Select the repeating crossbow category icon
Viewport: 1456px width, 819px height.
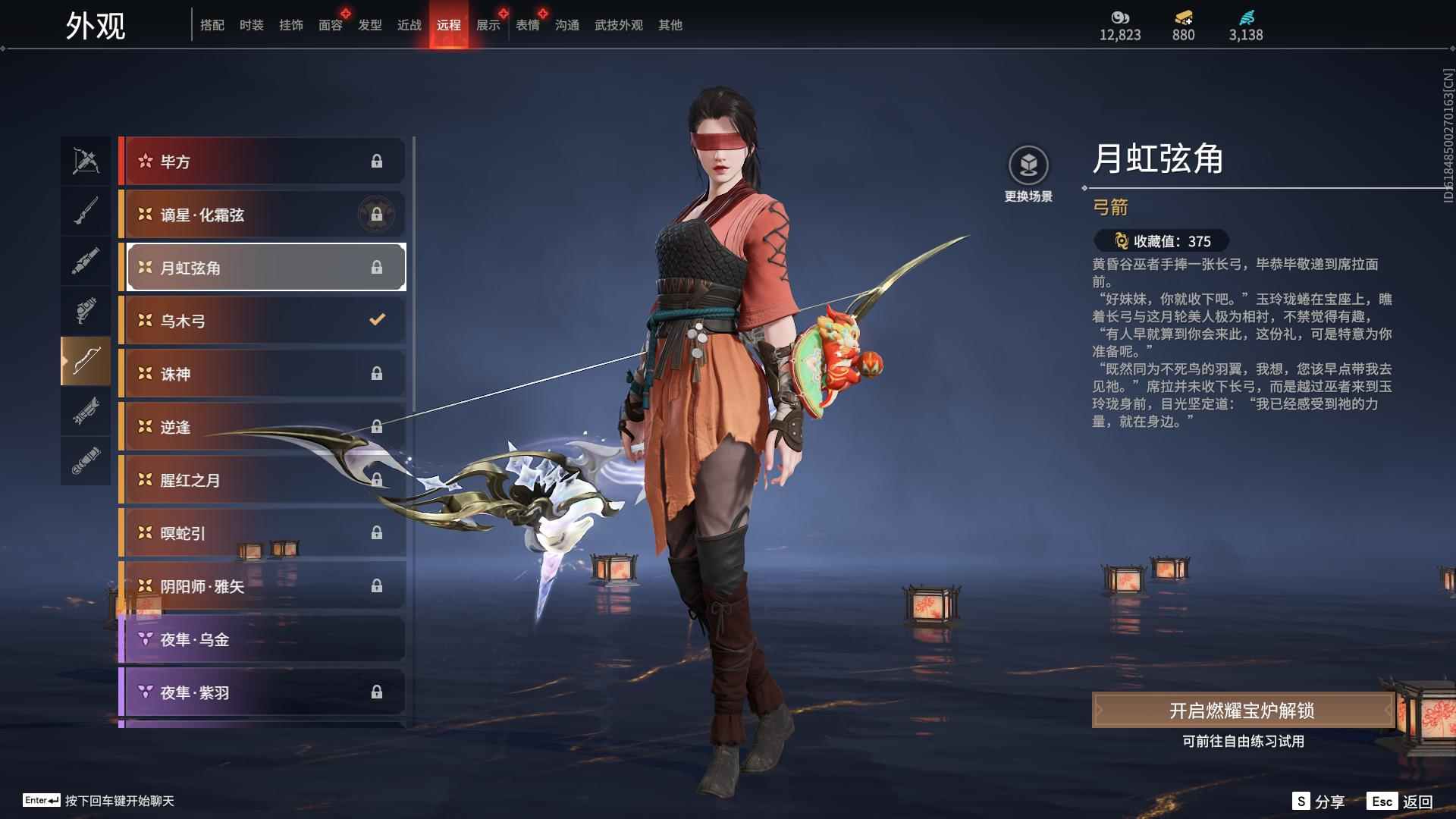pos(86,160)
